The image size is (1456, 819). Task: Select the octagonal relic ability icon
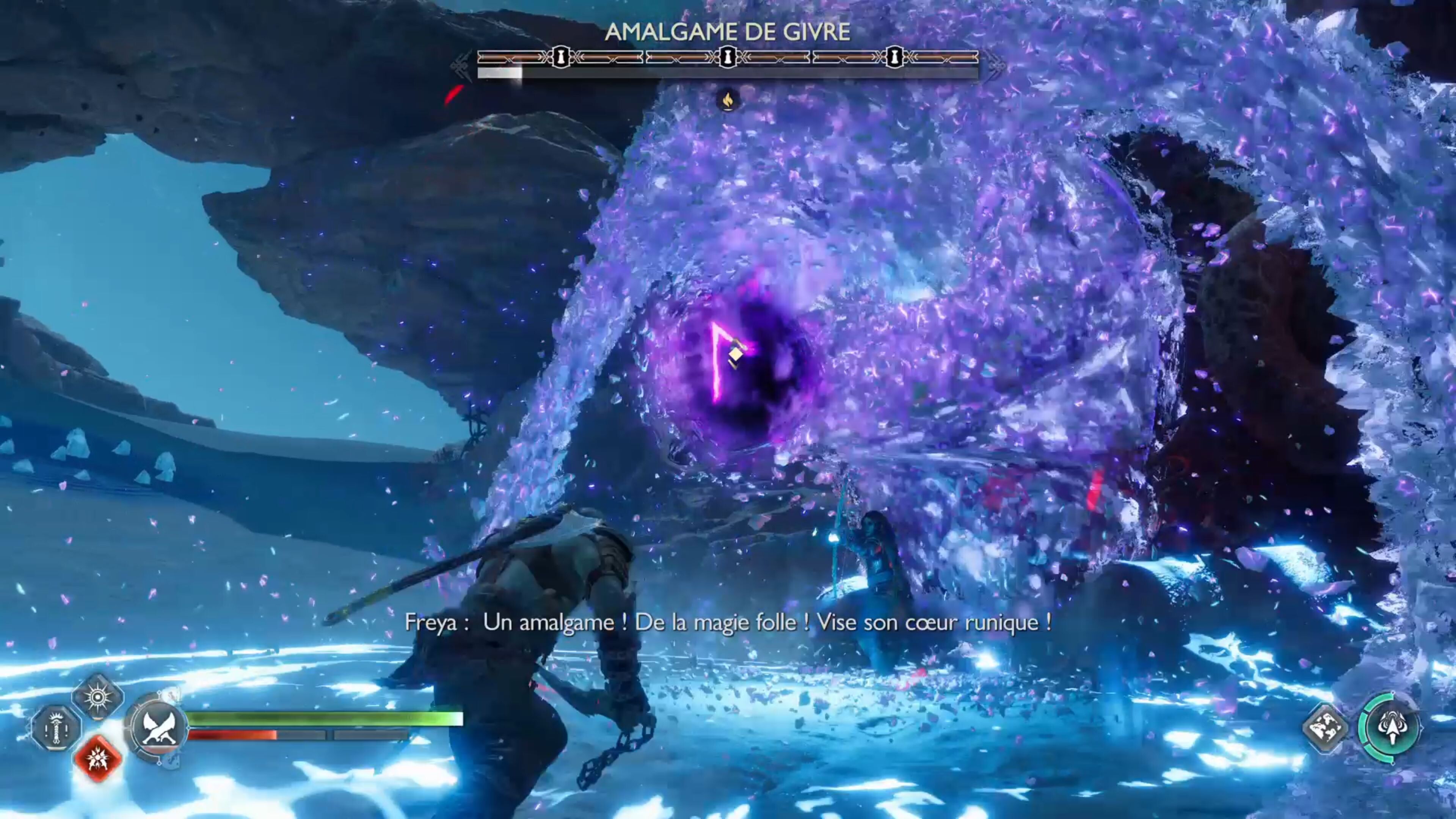(x=57, y=728)
